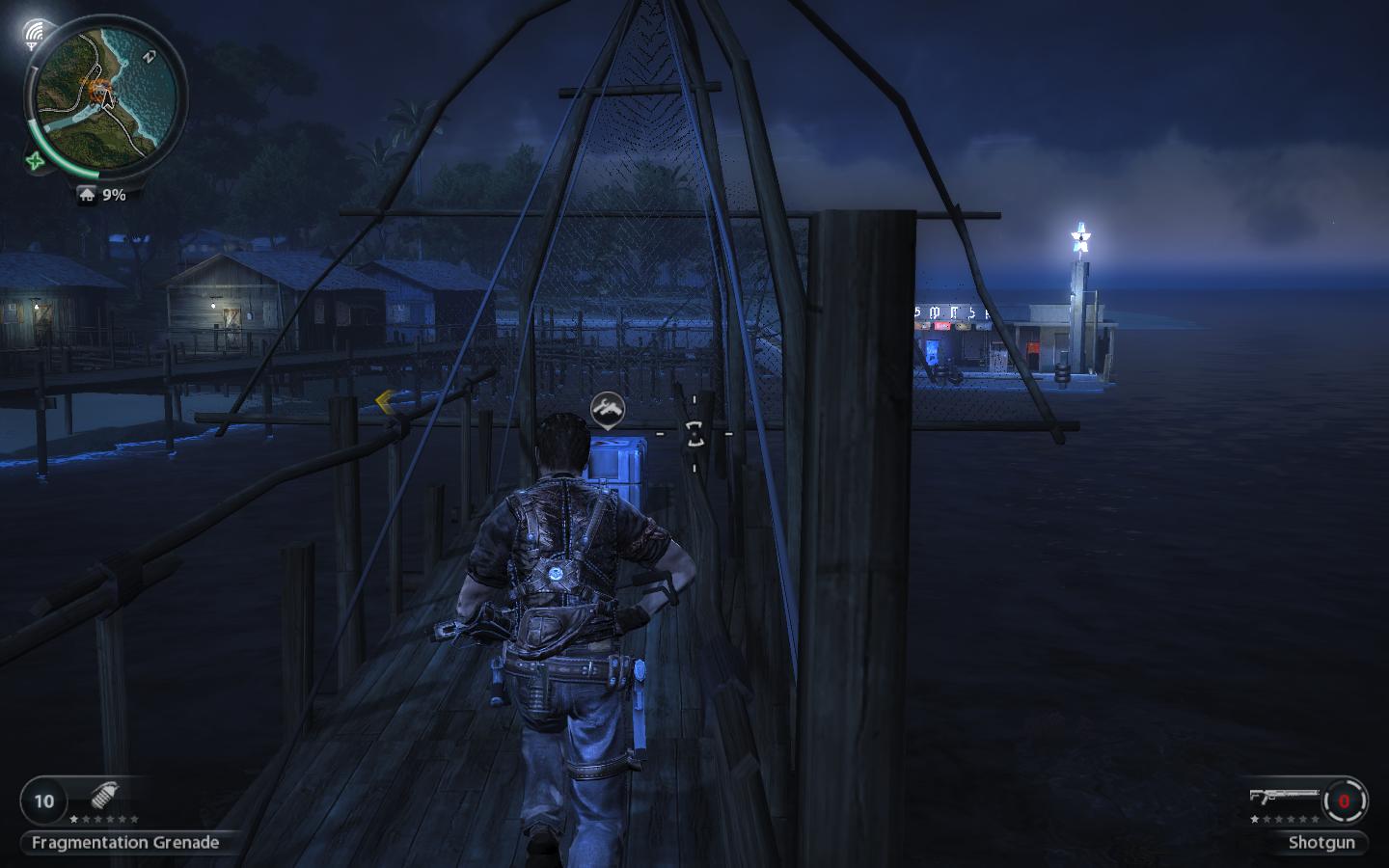Click the weapon part marker above crate
Screen dimensions: 1389x868
607,409
